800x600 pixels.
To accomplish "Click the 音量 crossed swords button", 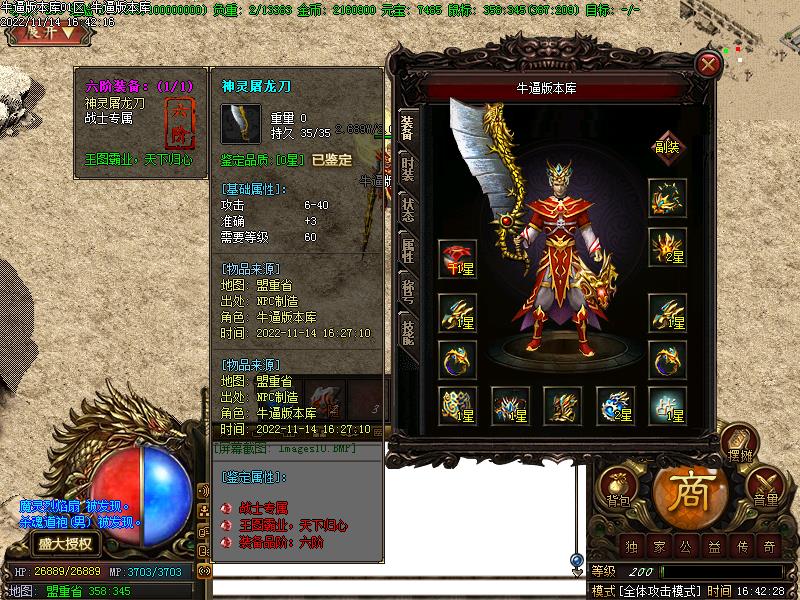I will click(x=765, y=487).
